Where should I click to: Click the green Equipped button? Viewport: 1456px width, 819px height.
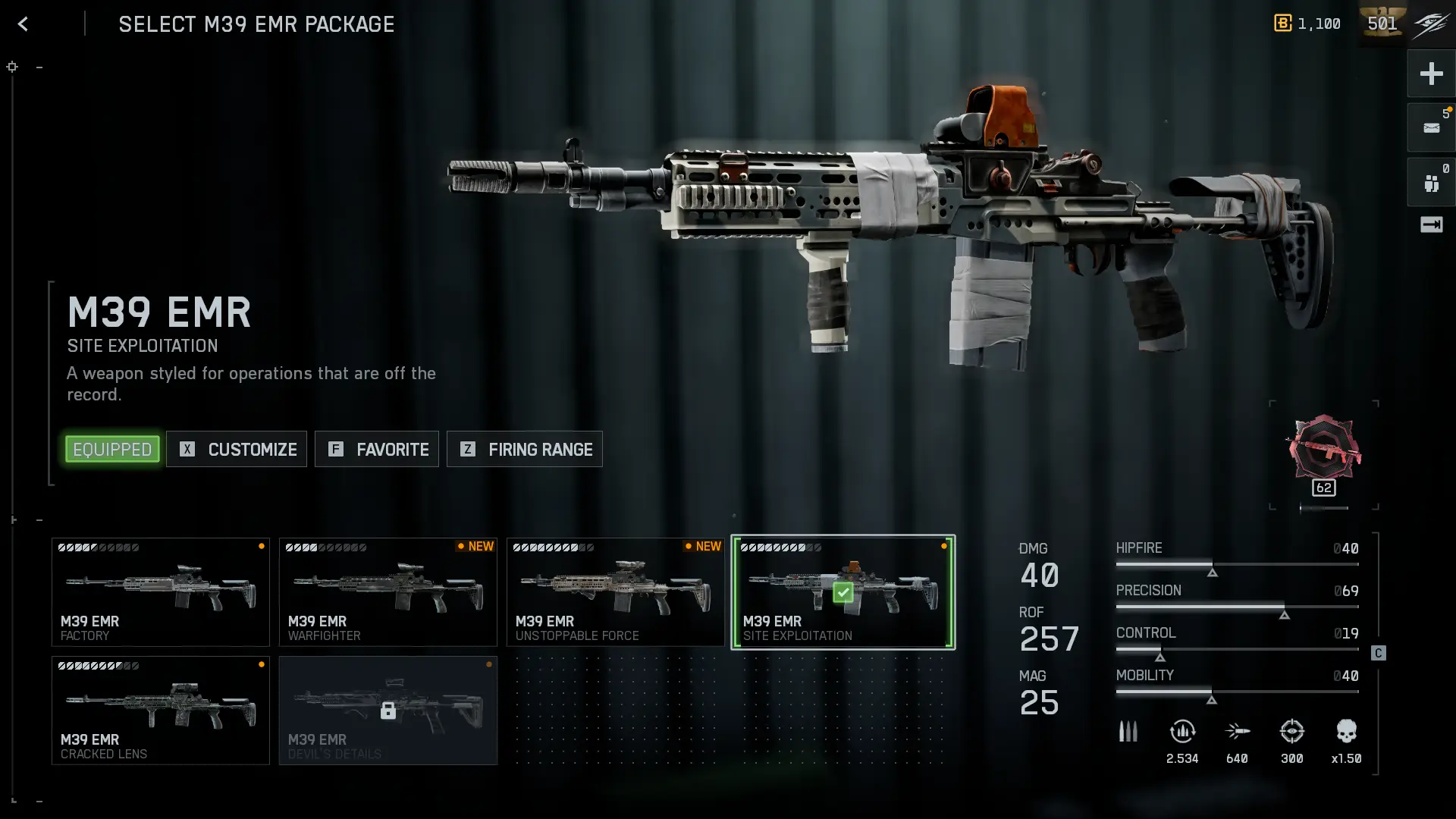pyautogui.click(x=112, y=449)
